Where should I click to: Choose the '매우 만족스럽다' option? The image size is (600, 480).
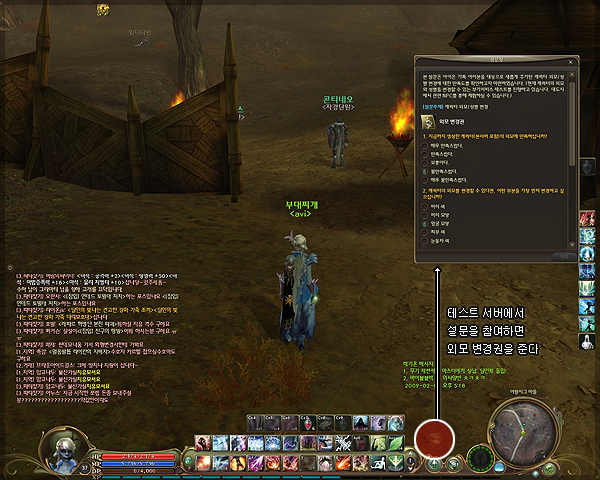[425, 146]
